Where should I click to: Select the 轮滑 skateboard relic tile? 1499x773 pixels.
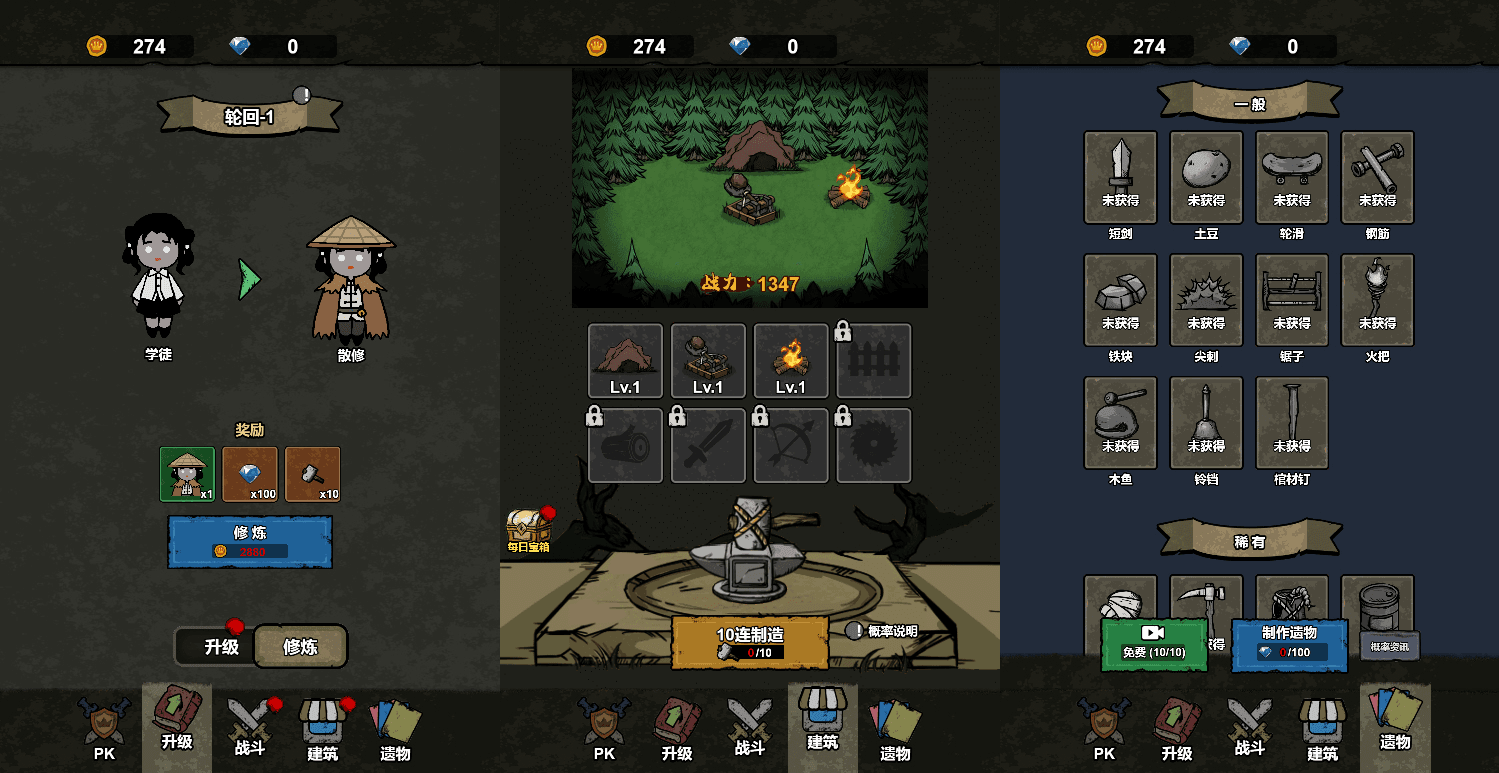pos(1292,177)
